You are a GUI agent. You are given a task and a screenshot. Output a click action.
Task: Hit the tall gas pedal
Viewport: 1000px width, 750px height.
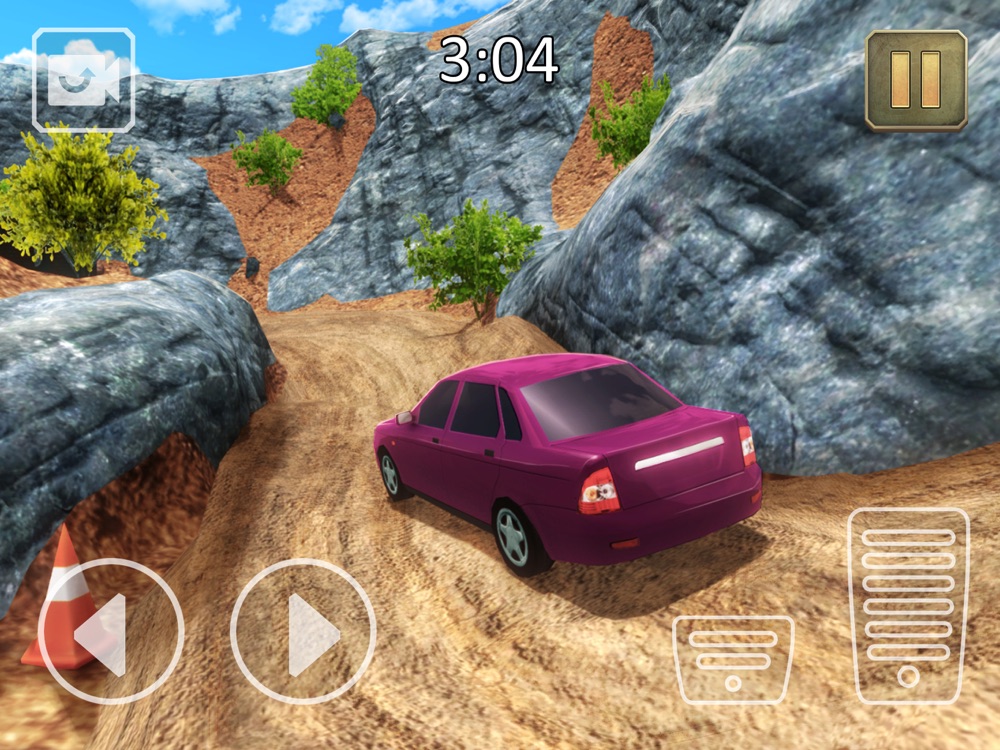coord(908,605)
